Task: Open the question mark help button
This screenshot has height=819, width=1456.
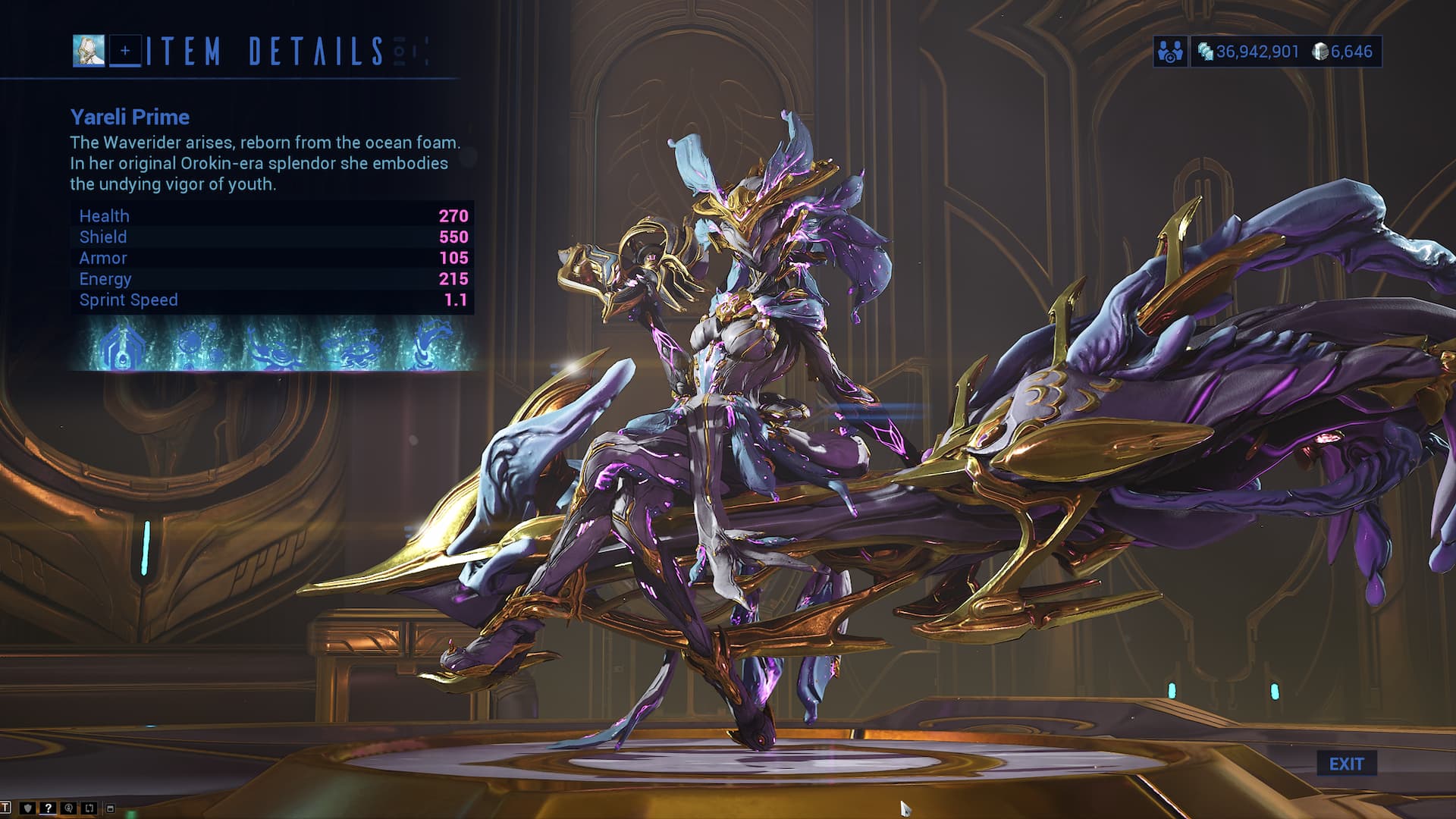Action: (48, 808)
